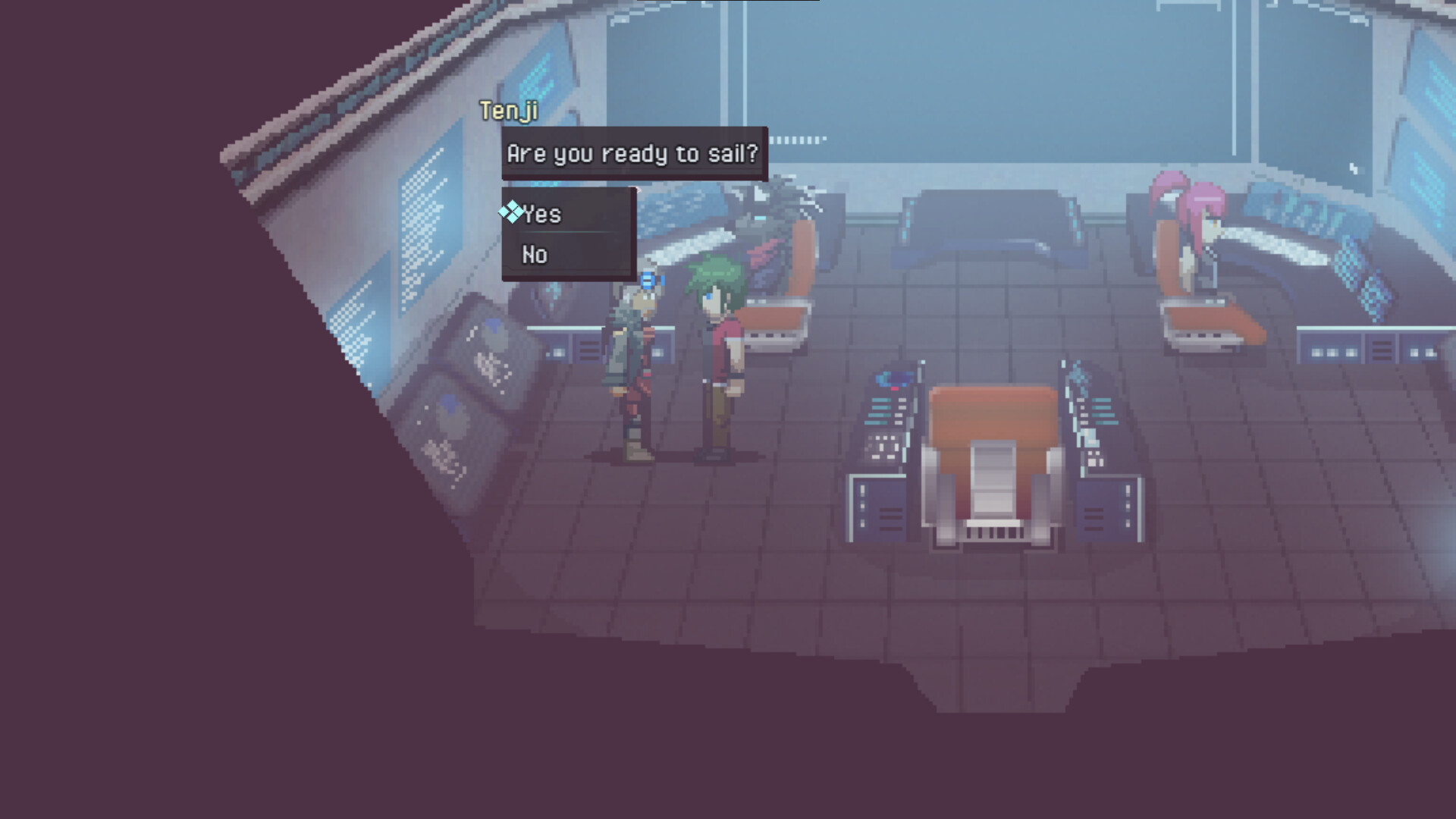Viewport: 1456px width, 819px height.
Task: Select "Yes" to confirm sailing
Action: pos(542,215)
